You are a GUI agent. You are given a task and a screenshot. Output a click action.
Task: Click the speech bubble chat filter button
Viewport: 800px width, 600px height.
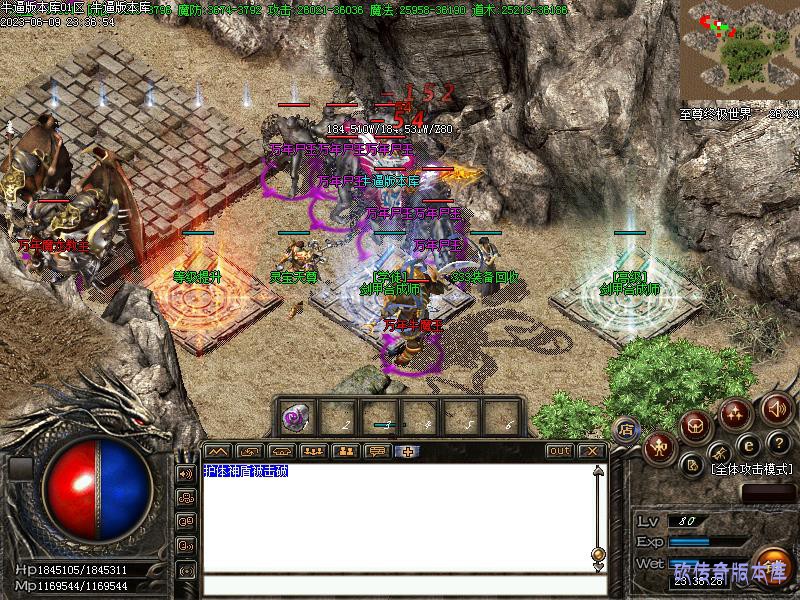click(377, 451)
